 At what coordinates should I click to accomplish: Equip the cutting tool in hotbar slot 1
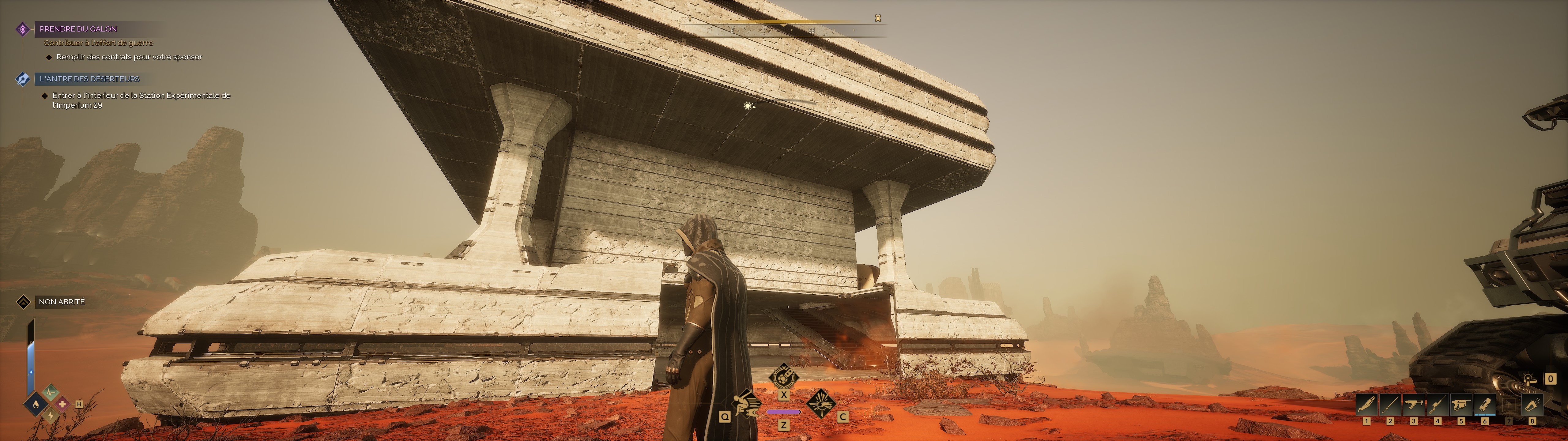1366,405
